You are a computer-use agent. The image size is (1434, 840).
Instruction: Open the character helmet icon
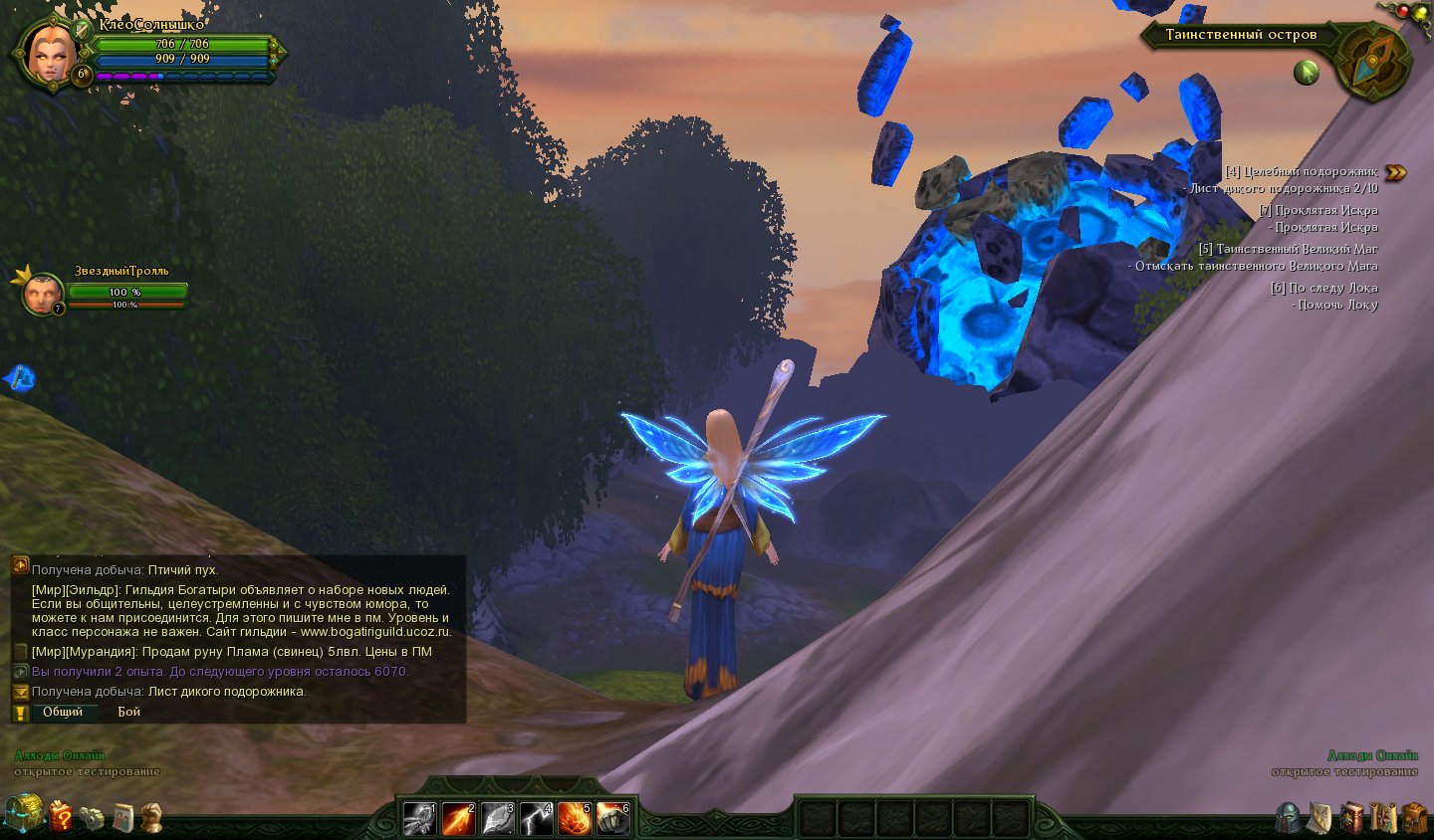[1289, 818]
